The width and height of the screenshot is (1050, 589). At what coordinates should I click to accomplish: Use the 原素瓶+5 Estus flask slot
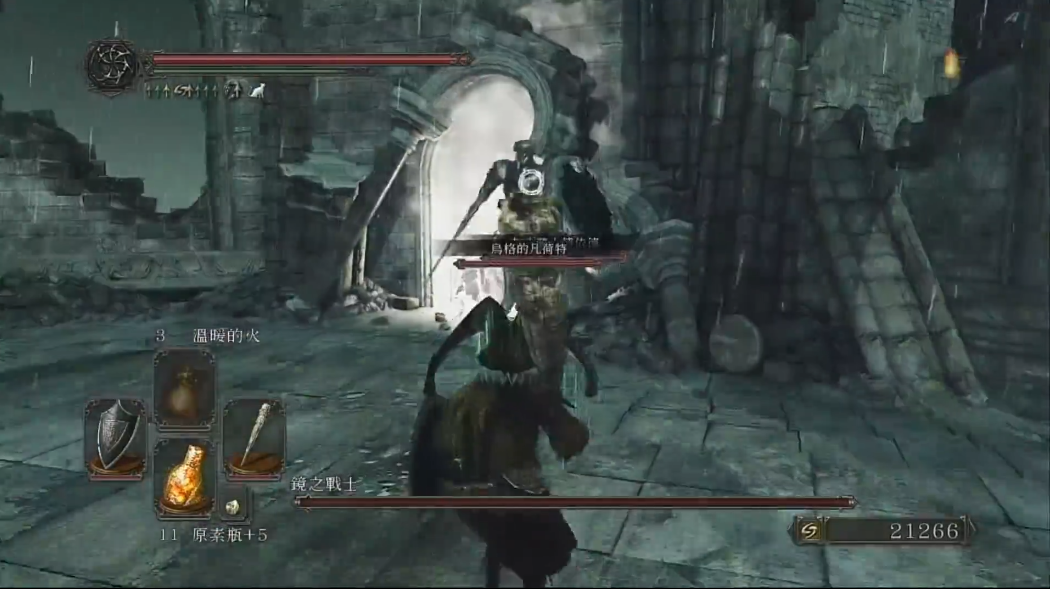coord(185,478)
